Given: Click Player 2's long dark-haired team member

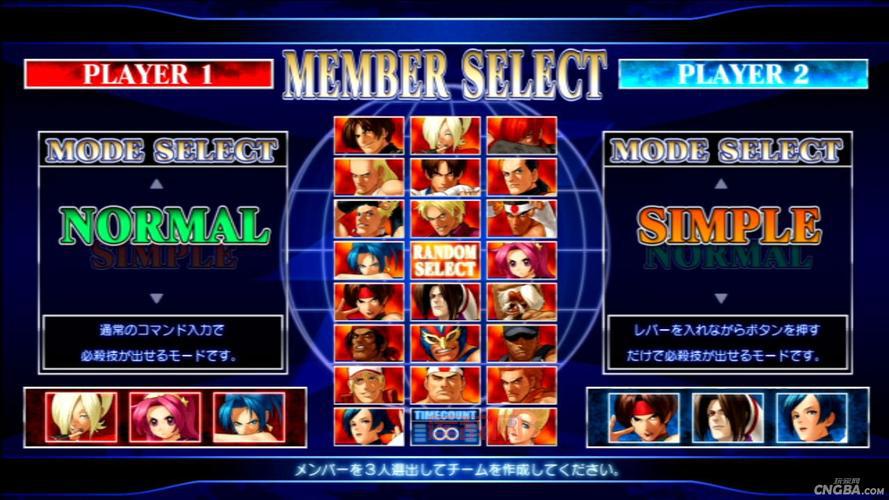Looking at the screenshot, I should pyautogui.click(x=728, y=417).
